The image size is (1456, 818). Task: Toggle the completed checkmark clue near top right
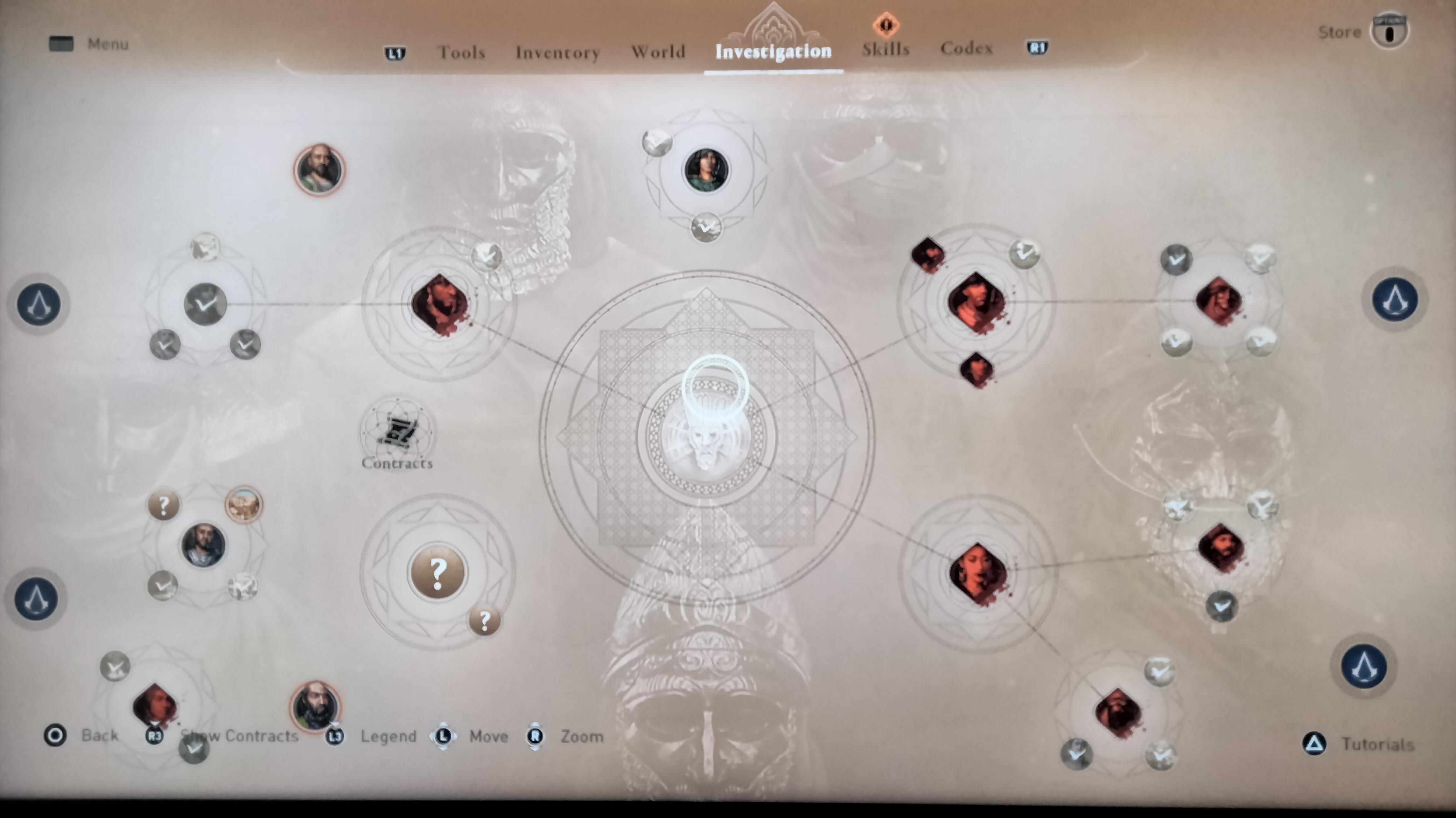[1025, 254]
